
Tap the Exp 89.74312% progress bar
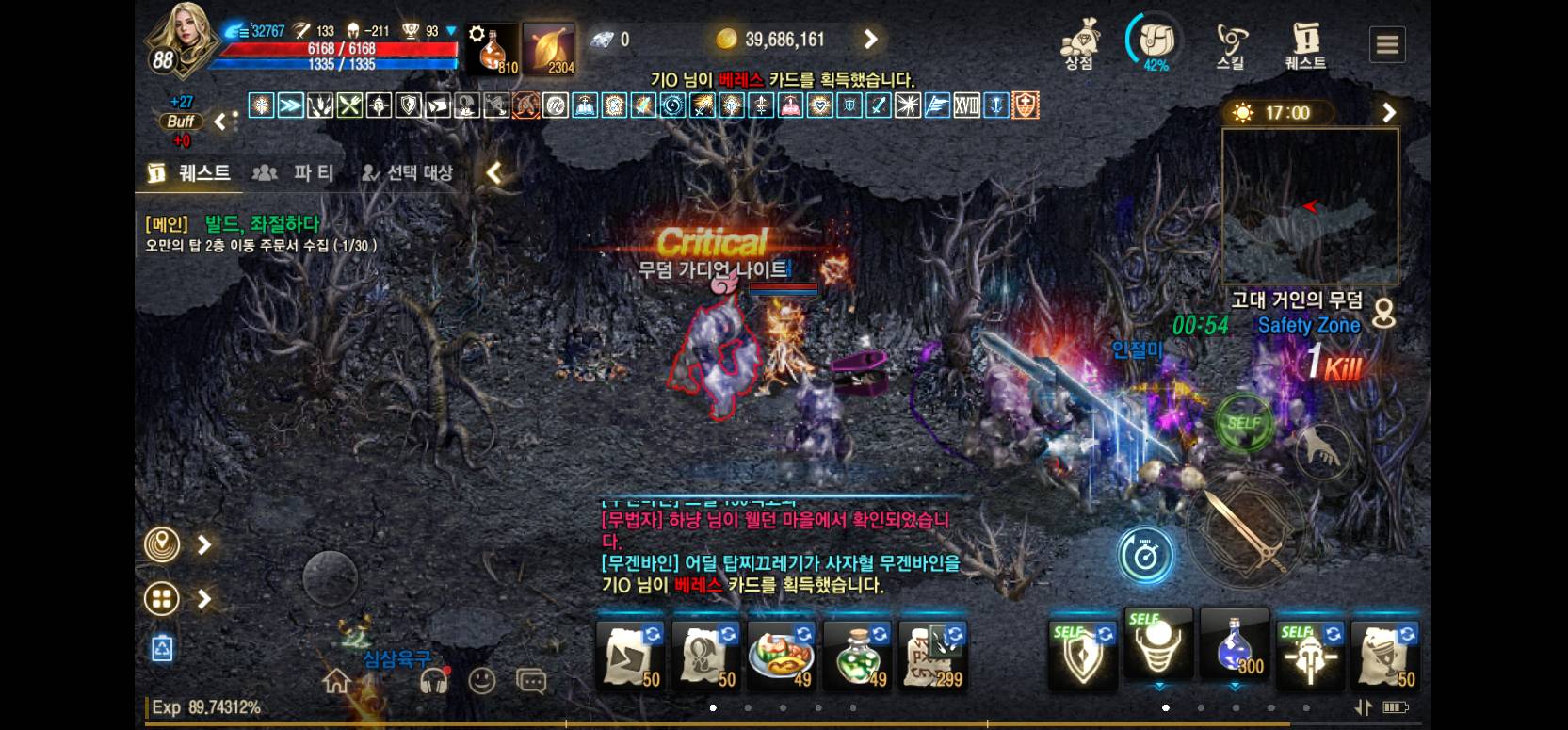point(207,708)
